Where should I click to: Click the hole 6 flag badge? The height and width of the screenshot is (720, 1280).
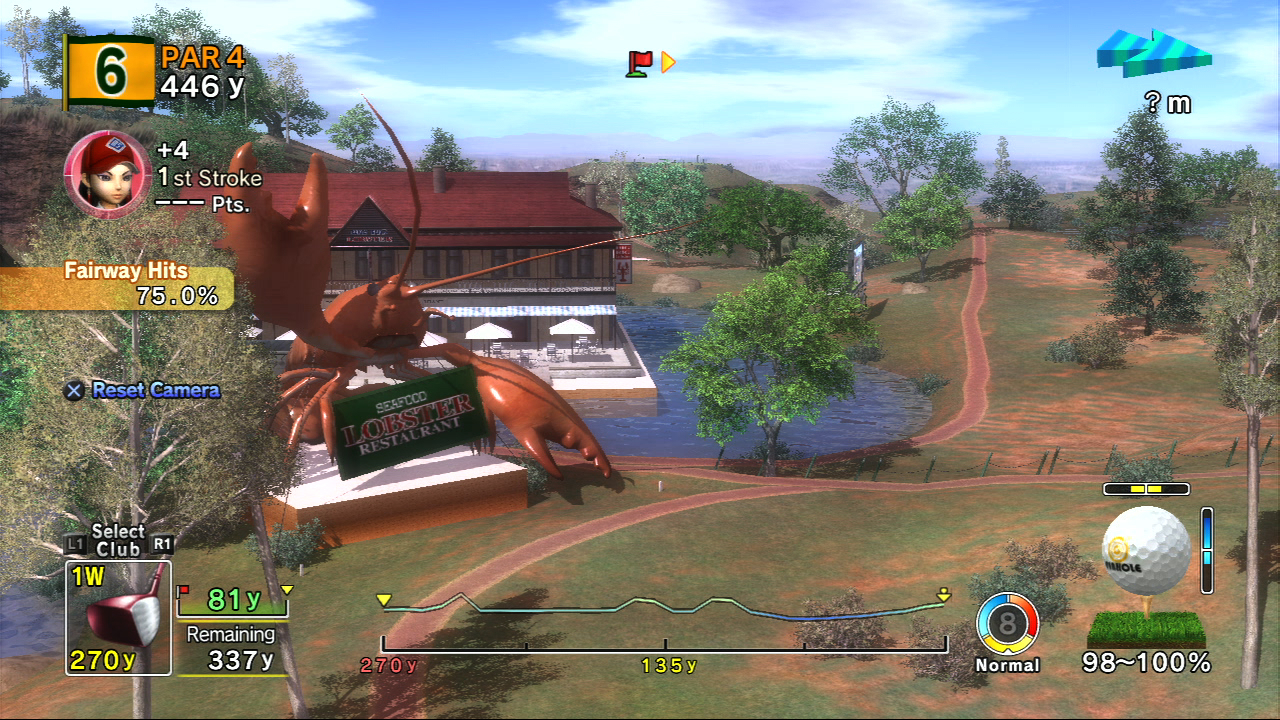(110, 72)
